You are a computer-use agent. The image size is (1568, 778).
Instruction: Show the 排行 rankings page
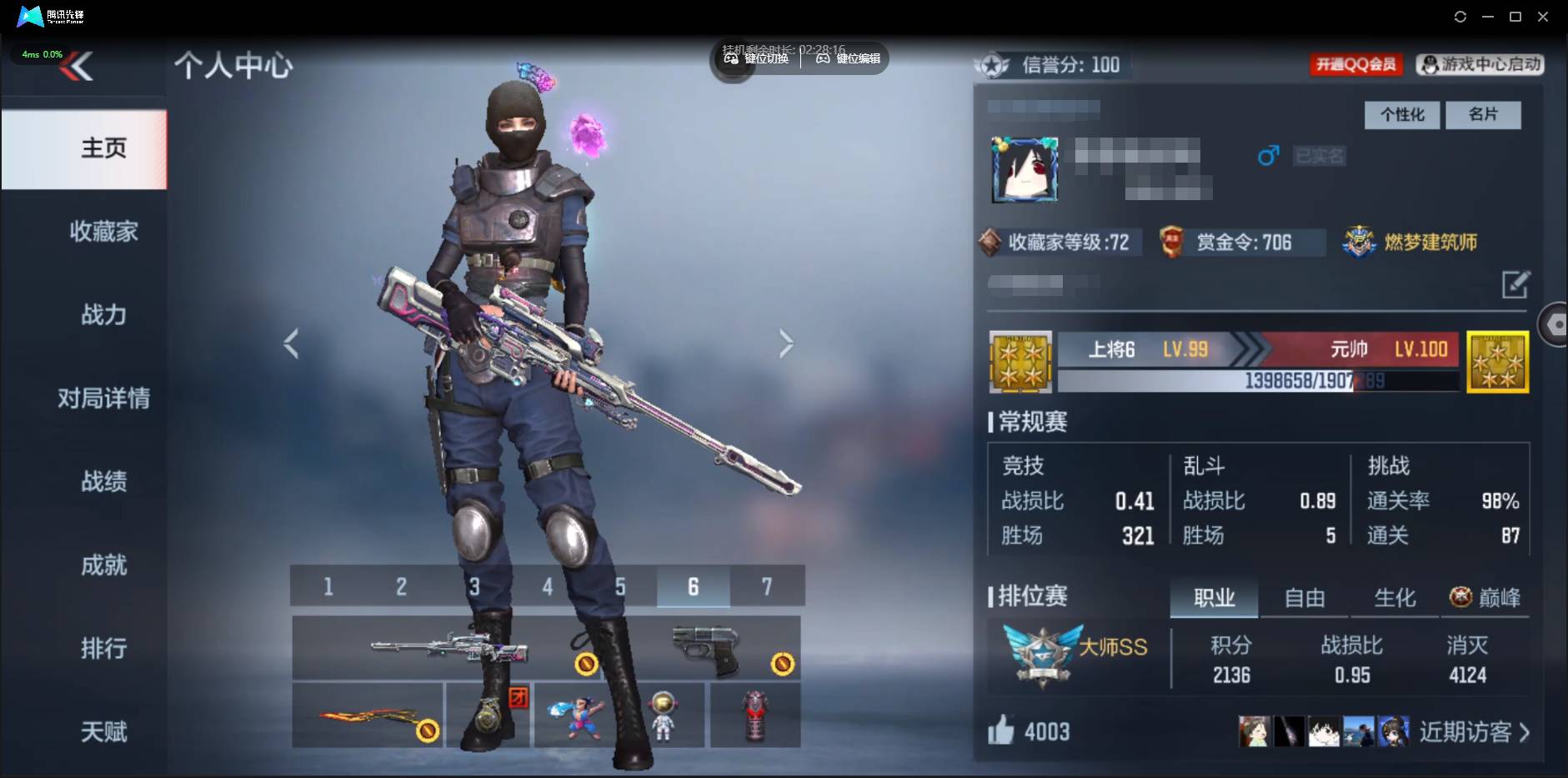[x=103, y=648]
